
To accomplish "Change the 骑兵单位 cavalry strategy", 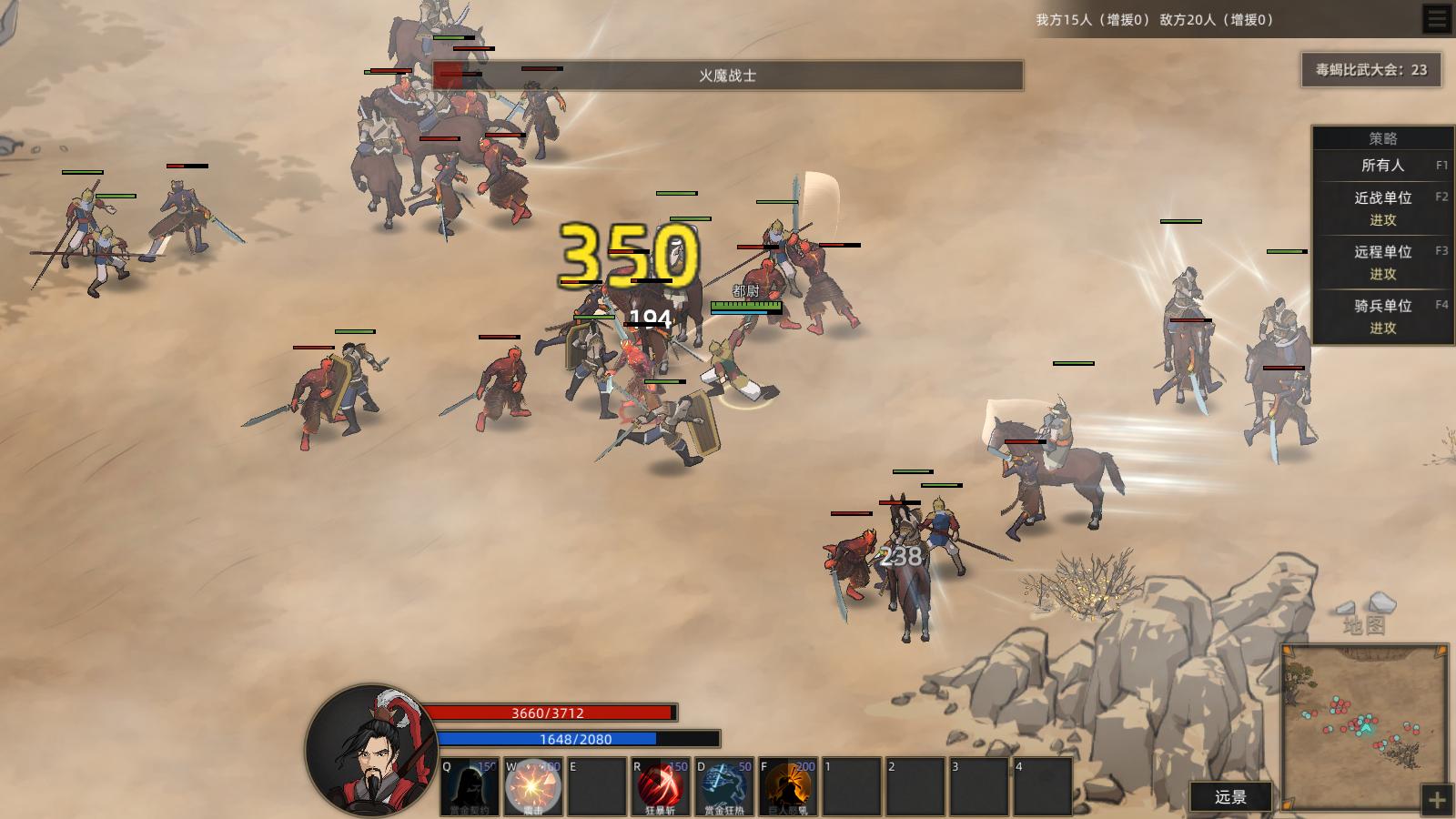I will pos(1382,317).
